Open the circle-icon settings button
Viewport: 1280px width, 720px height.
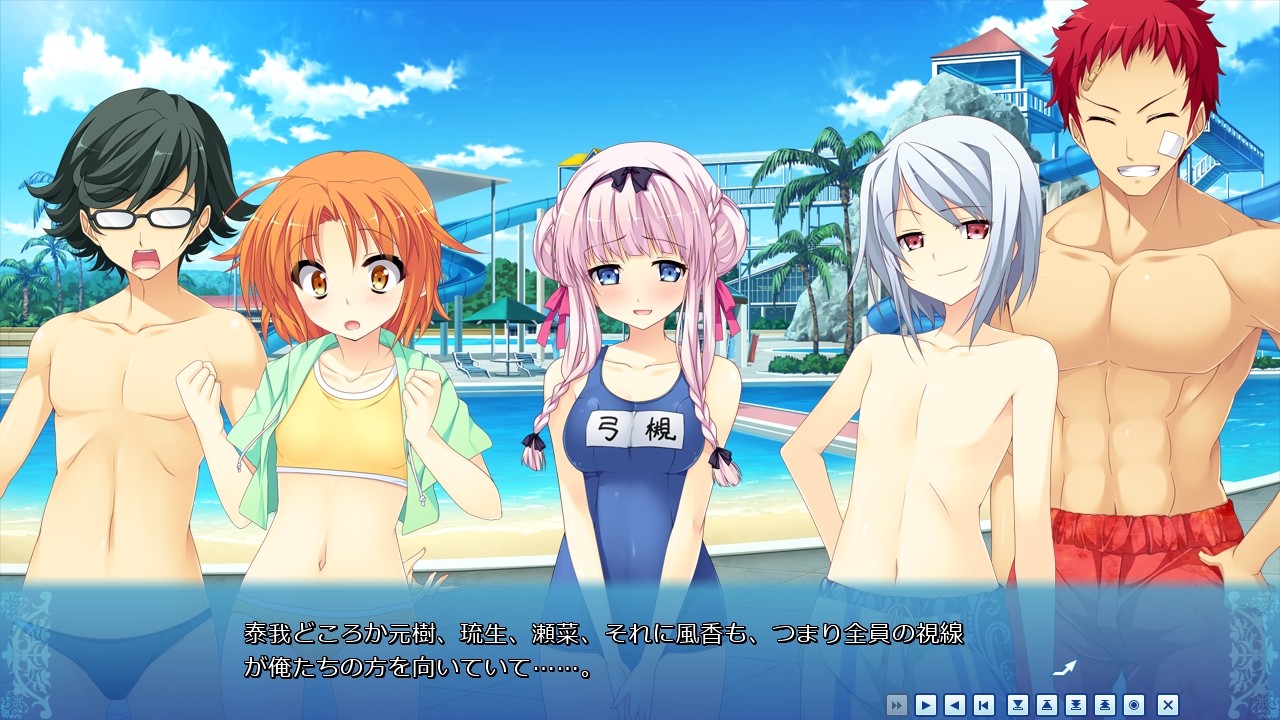pyautogui.click(x=1134, y=704)
